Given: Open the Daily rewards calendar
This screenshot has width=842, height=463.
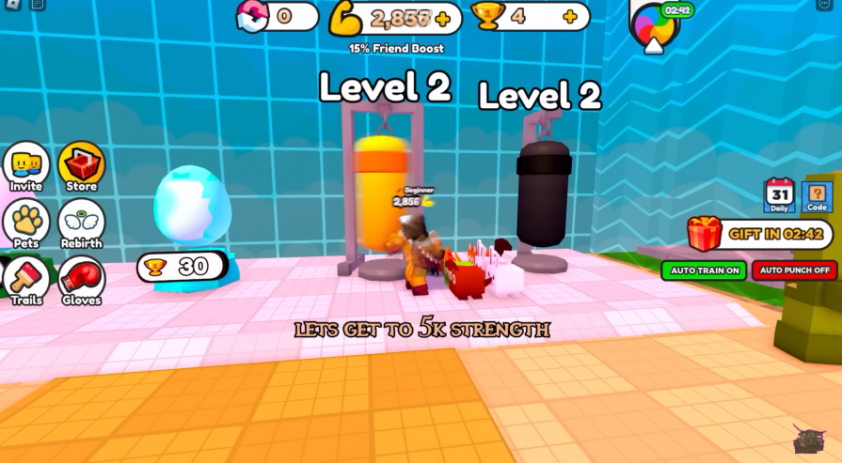Looking at the screenshot, I should [x=779, y=195].
